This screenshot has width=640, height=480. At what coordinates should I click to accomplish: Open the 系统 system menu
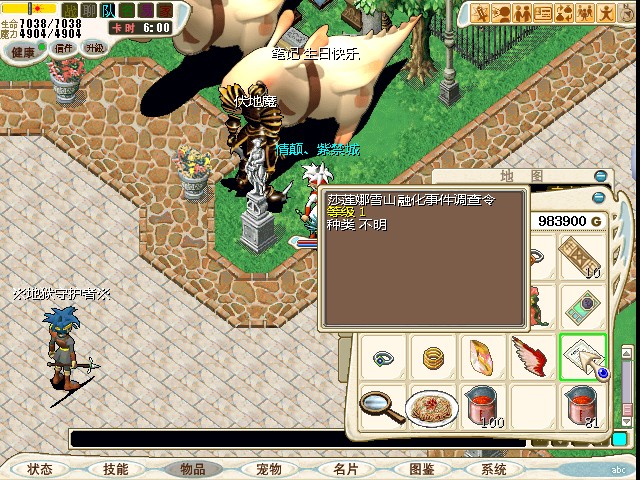[x=494, y=469]
